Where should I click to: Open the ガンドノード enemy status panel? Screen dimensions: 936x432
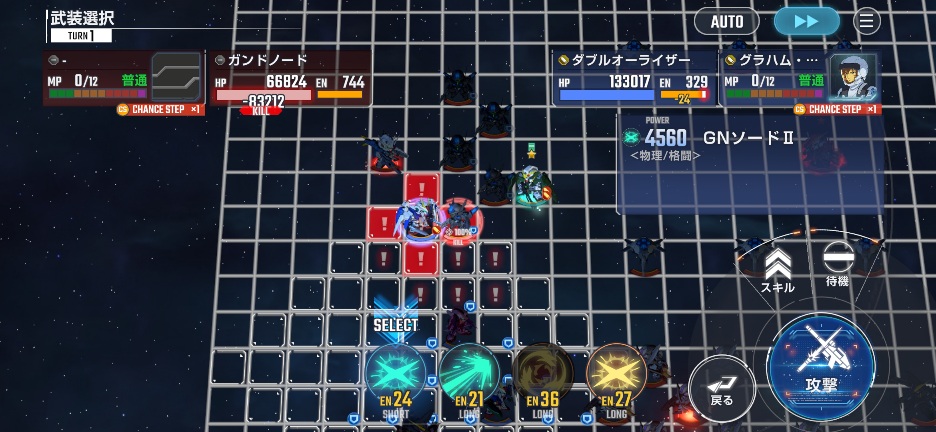click(290, 79)
